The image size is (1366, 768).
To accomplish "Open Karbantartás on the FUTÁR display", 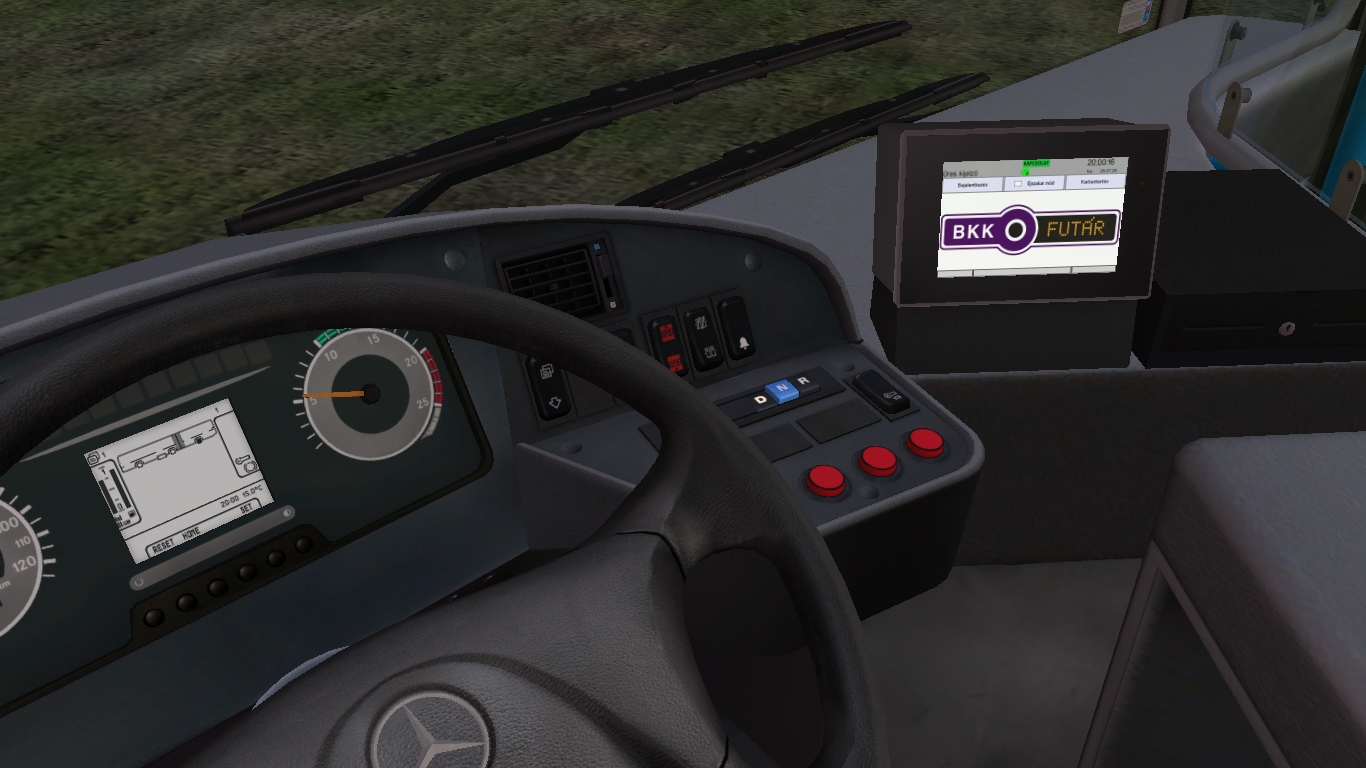I will coord(1095,182).
